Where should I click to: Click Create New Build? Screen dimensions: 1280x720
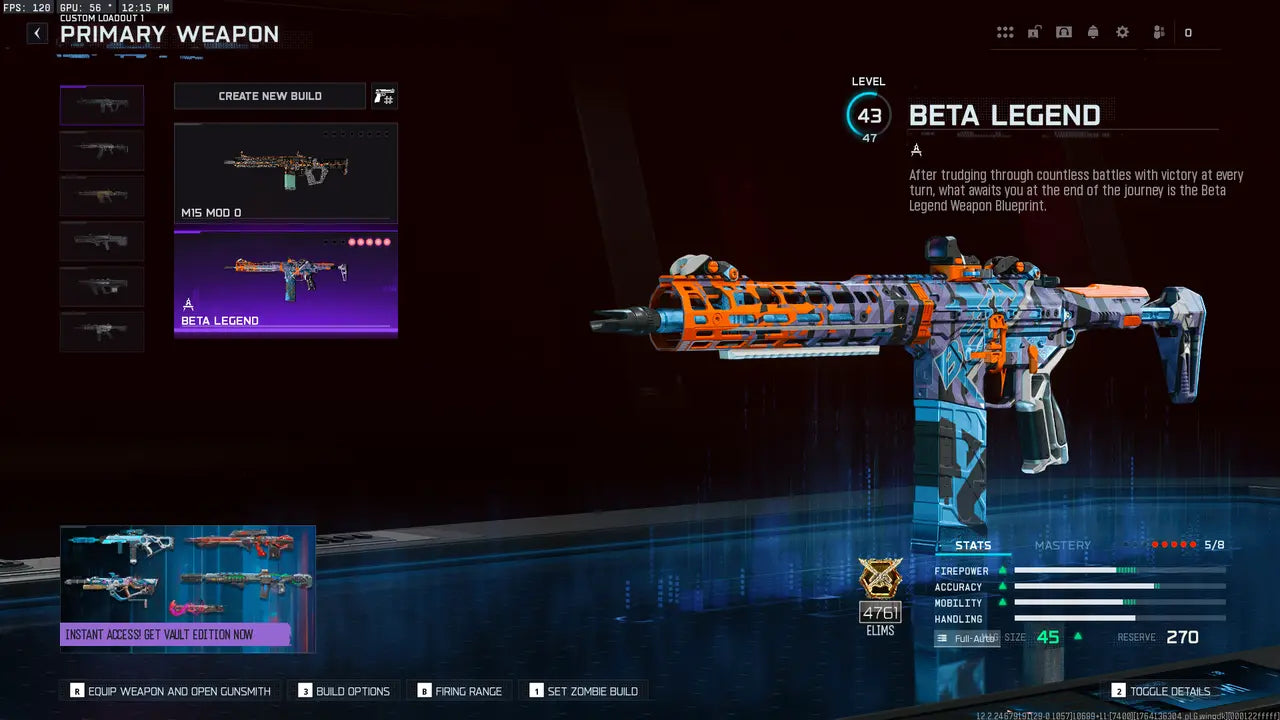coord(269,96)
